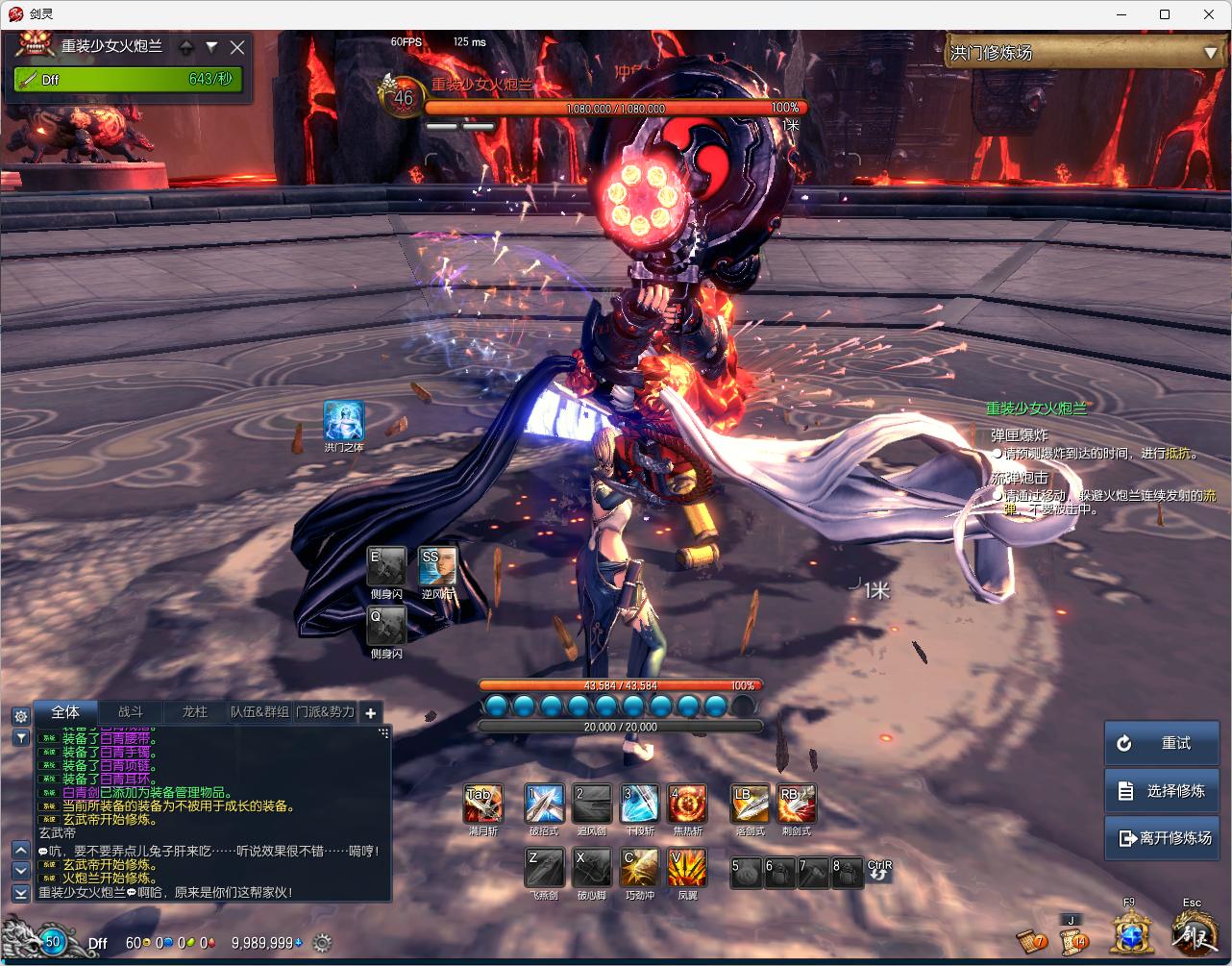Activate the 满月斩 skill

tap(482, 804)
